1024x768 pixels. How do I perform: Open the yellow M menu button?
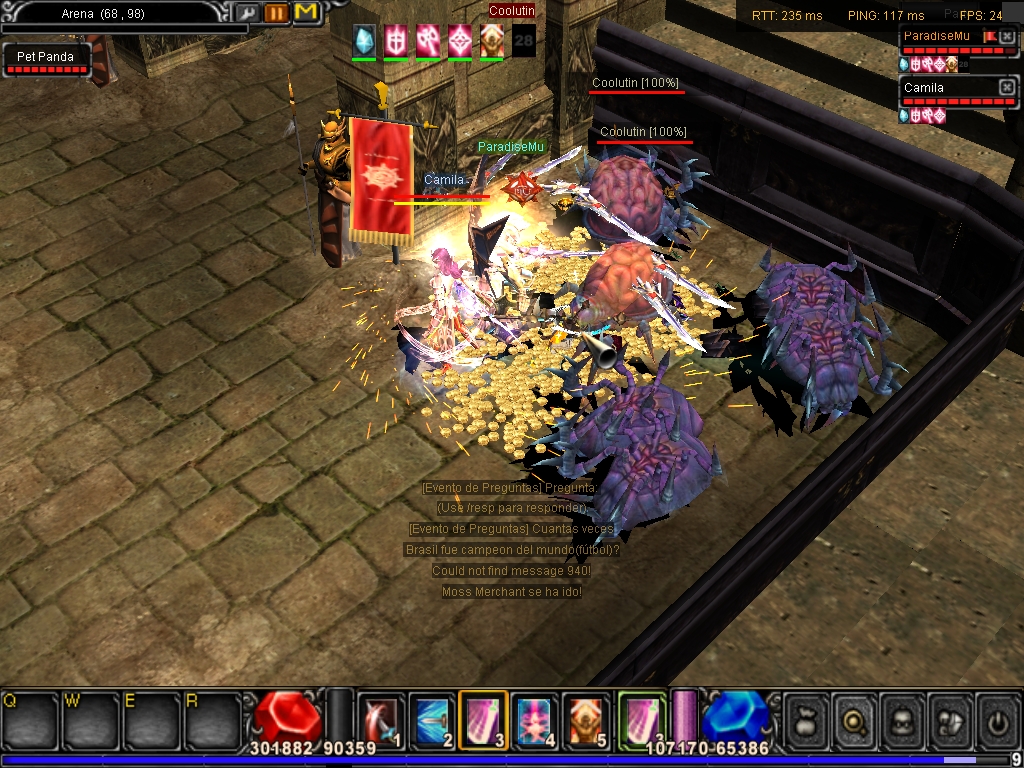[x=306, y=13]
